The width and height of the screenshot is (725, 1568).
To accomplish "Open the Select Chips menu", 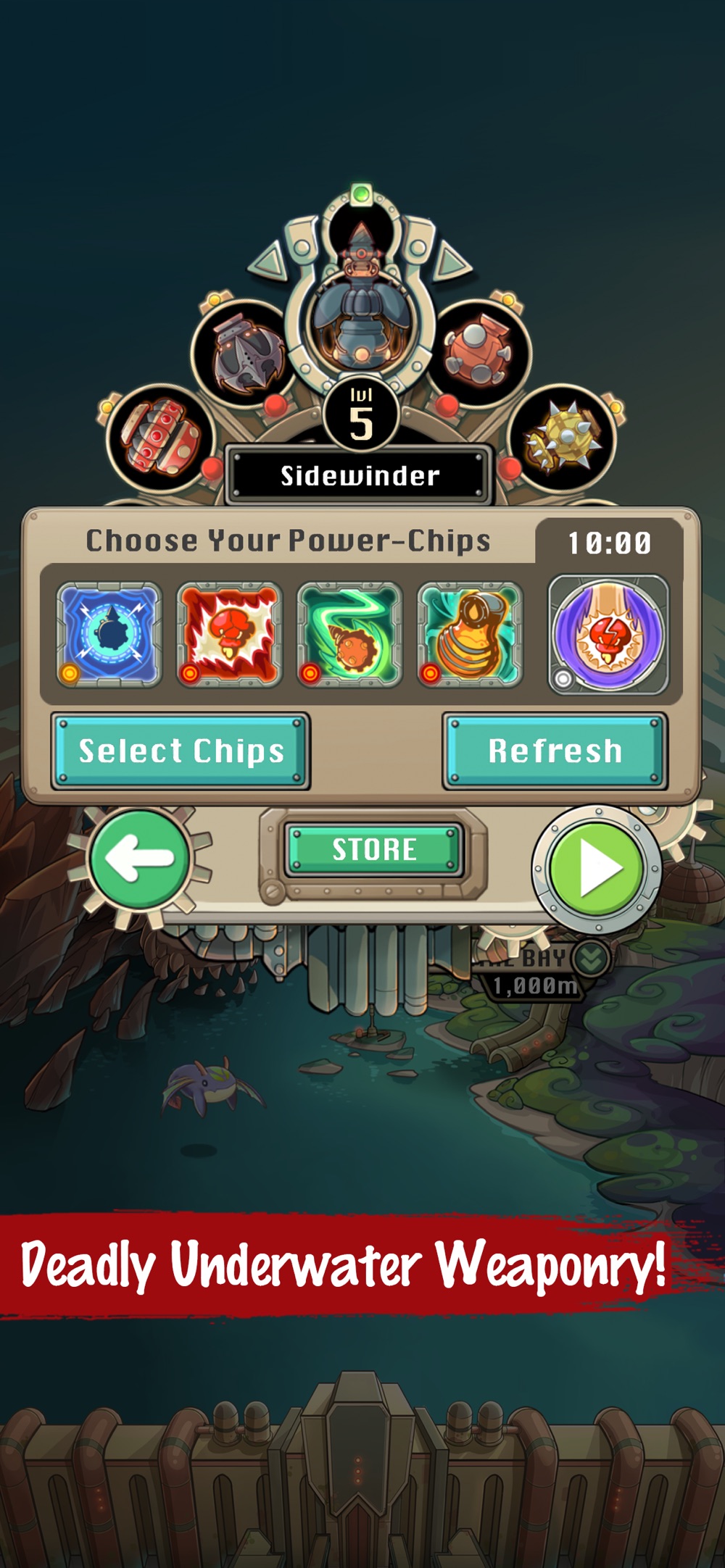I will tap(181, 751).
